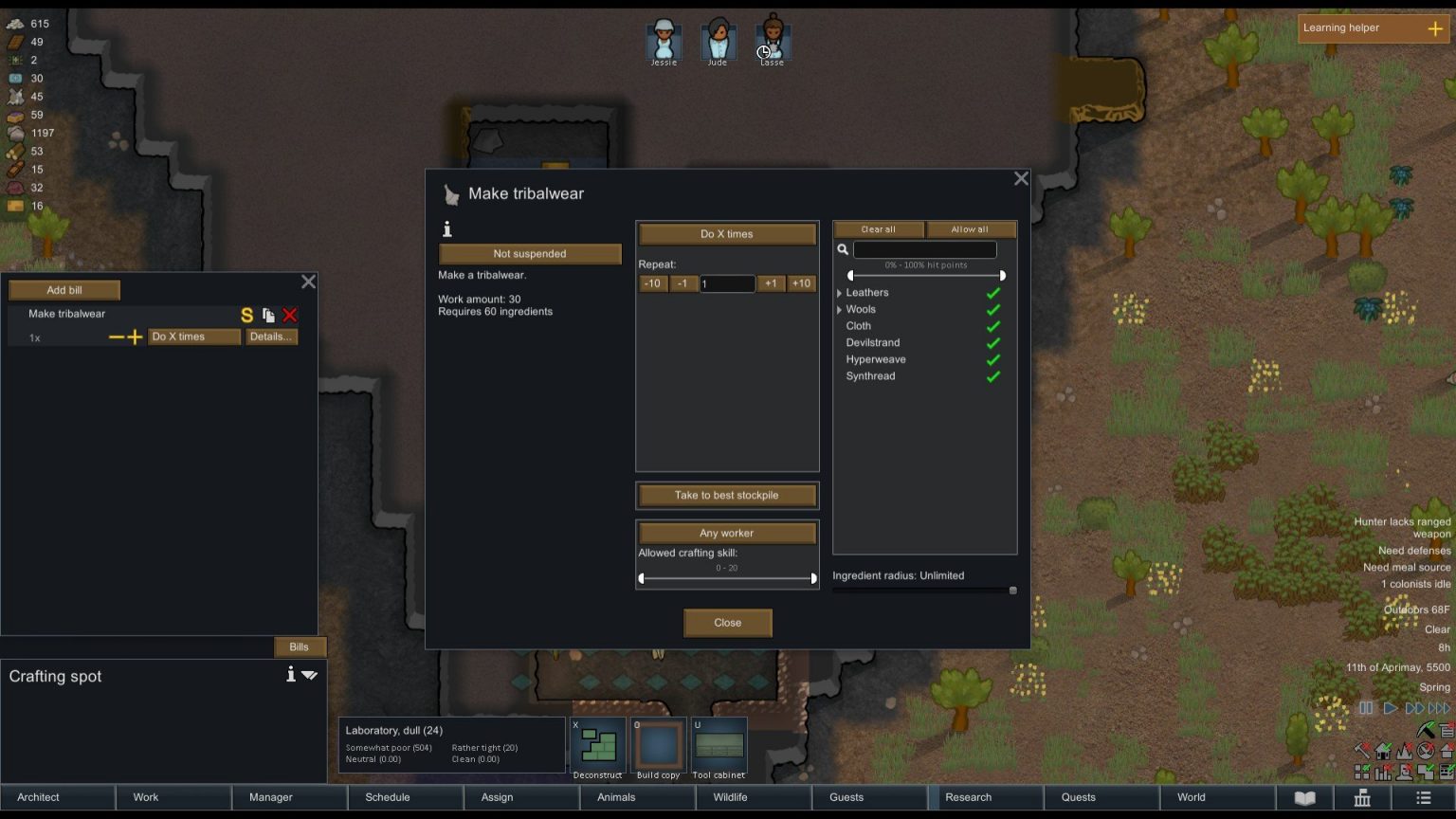The width and height of the screenshot is (1456, 819).
Task: Disable Hyperweave as allowed ingredient
Action: coord(993,359)
